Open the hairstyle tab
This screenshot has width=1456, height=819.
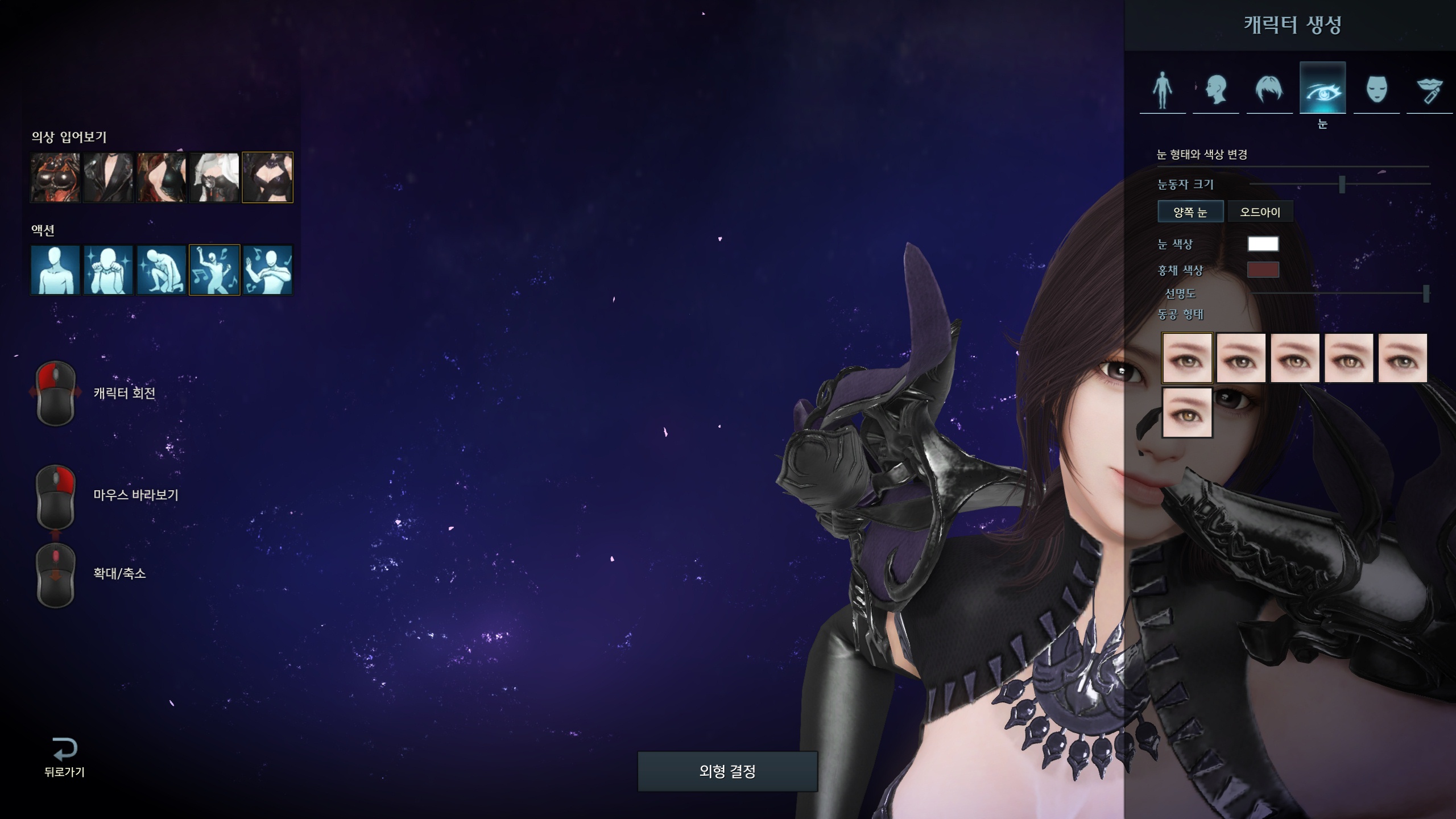(x=1269, y=90)
